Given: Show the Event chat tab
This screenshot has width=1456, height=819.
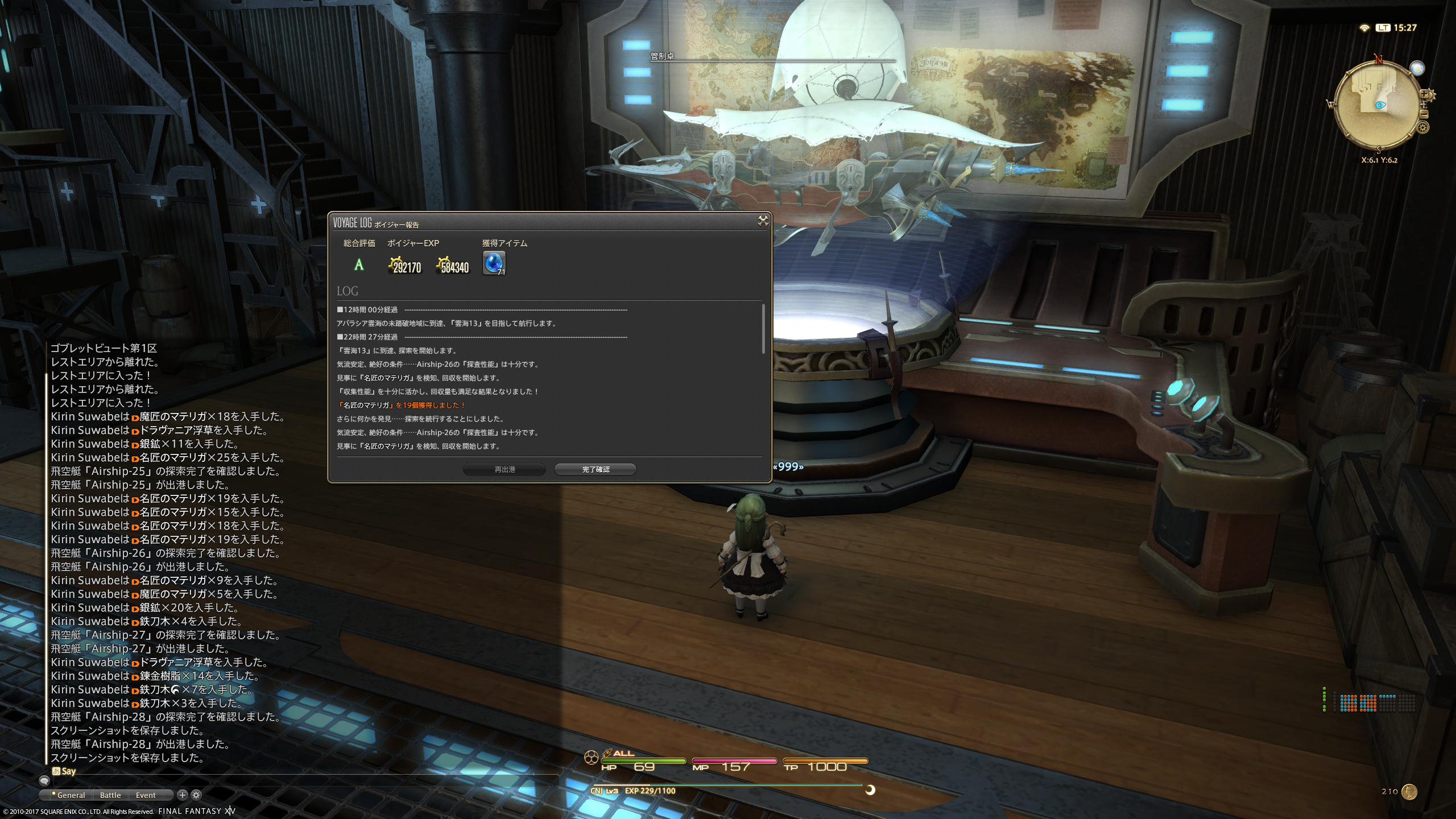Looking at the screenshot, I should pos(146,795).
